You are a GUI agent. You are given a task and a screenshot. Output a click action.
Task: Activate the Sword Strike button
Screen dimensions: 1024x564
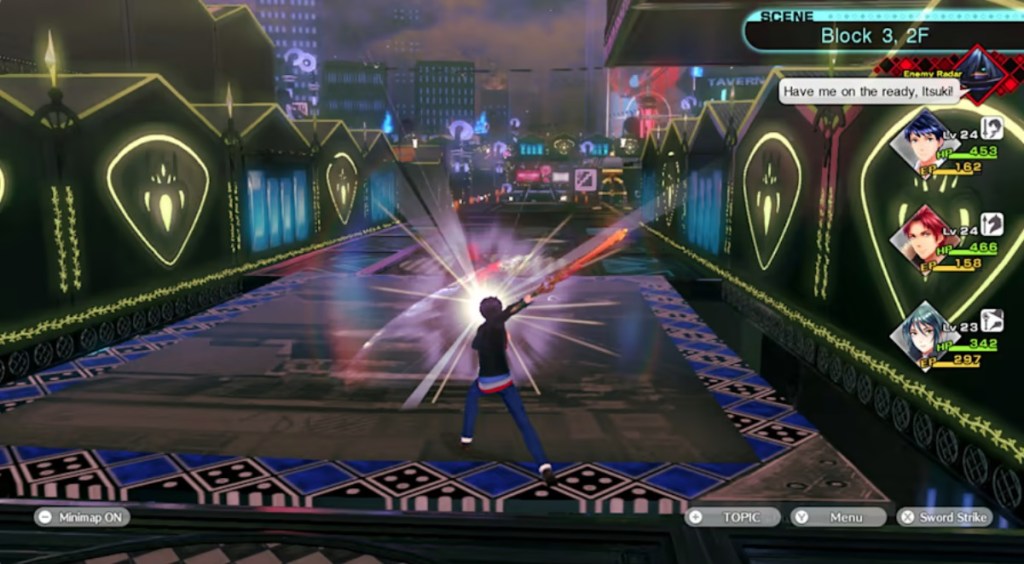tap(943, 517)
